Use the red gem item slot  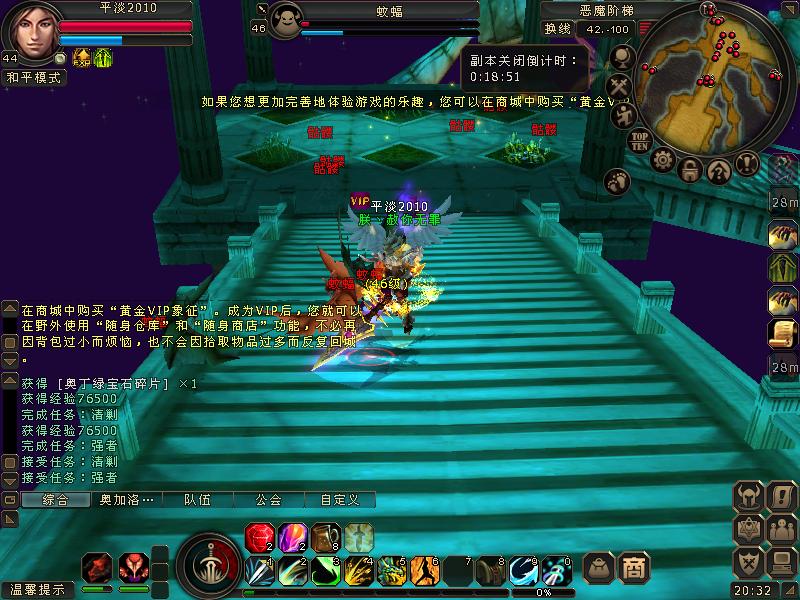coord(260,537)
